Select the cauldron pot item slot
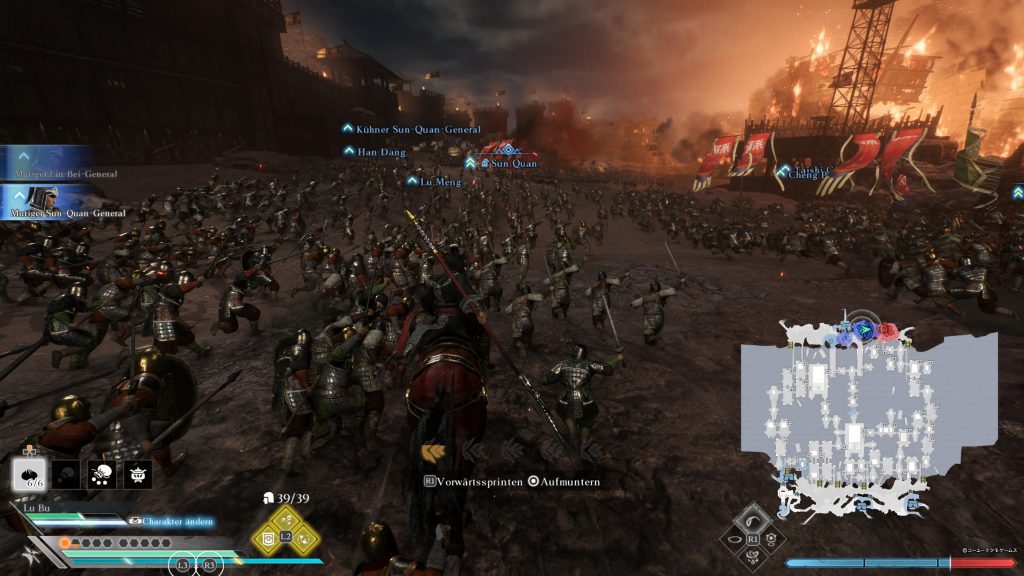Screen dimensions: 1024x576 pos(138,475)
